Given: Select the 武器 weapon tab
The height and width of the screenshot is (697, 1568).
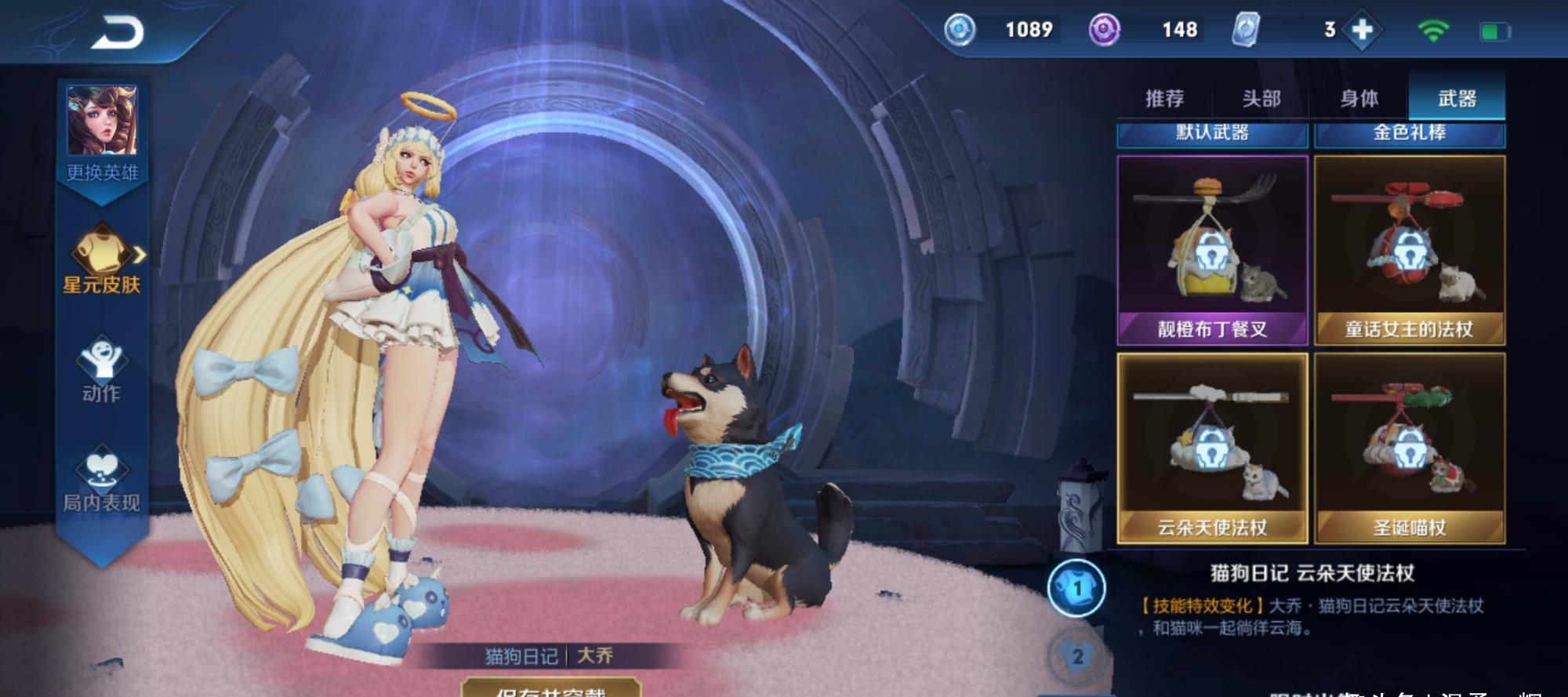Looking at the screenshot, I should coord(1457,99).
